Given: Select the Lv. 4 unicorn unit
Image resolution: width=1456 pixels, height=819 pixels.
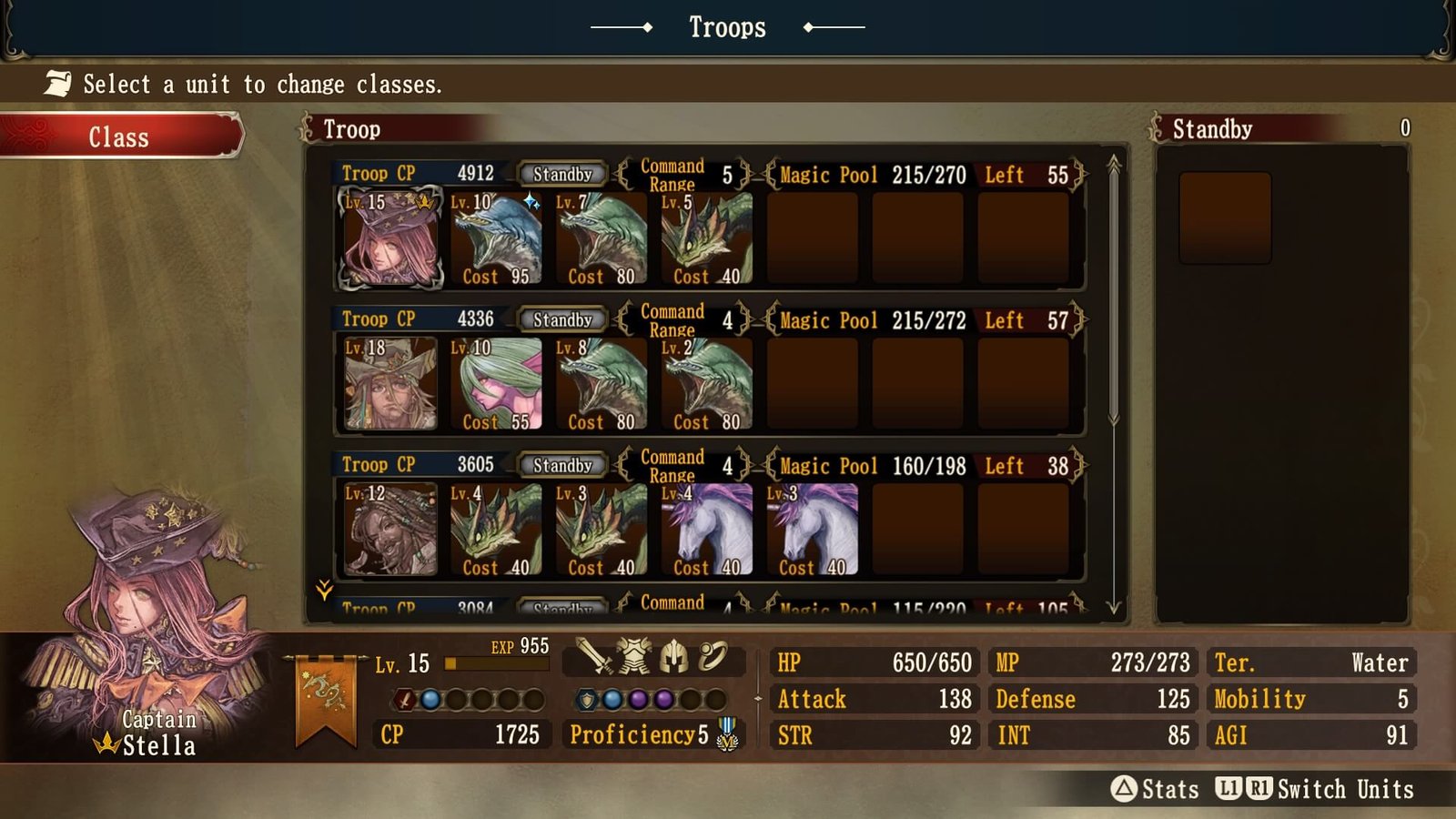Looking at the screenshot, I should coord(707,530).
